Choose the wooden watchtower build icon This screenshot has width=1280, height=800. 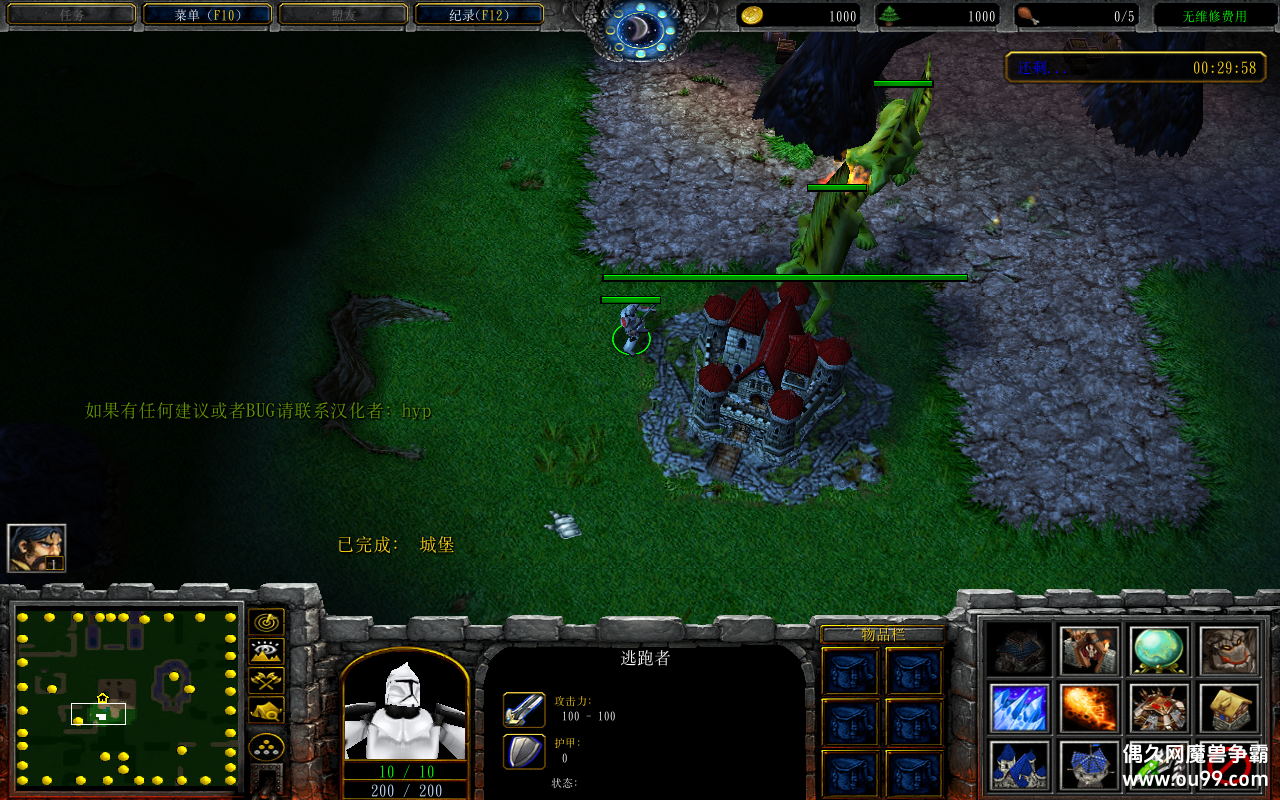(1089, 651)
